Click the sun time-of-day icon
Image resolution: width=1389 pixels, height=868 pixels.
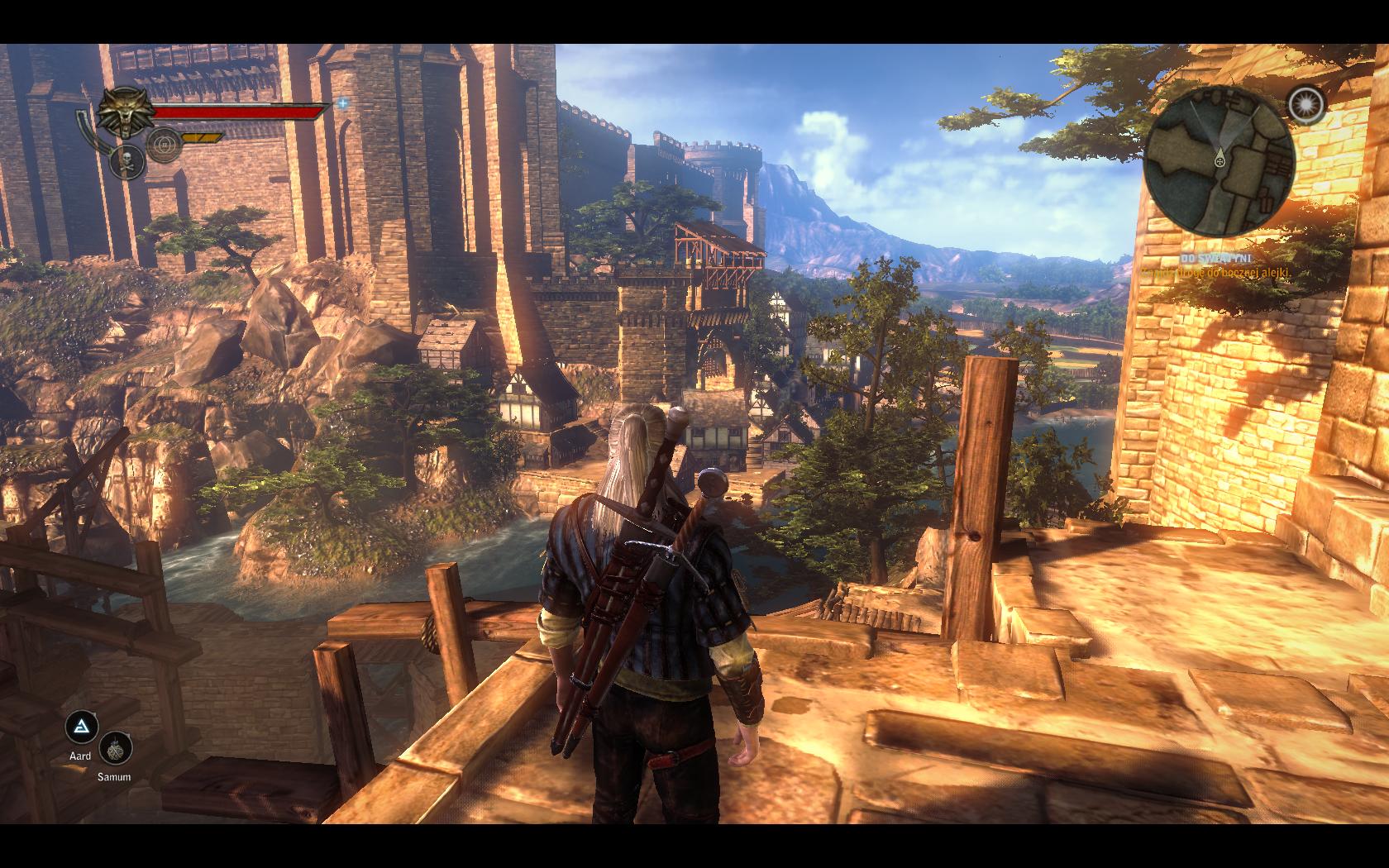click(x=1306, y=104)
